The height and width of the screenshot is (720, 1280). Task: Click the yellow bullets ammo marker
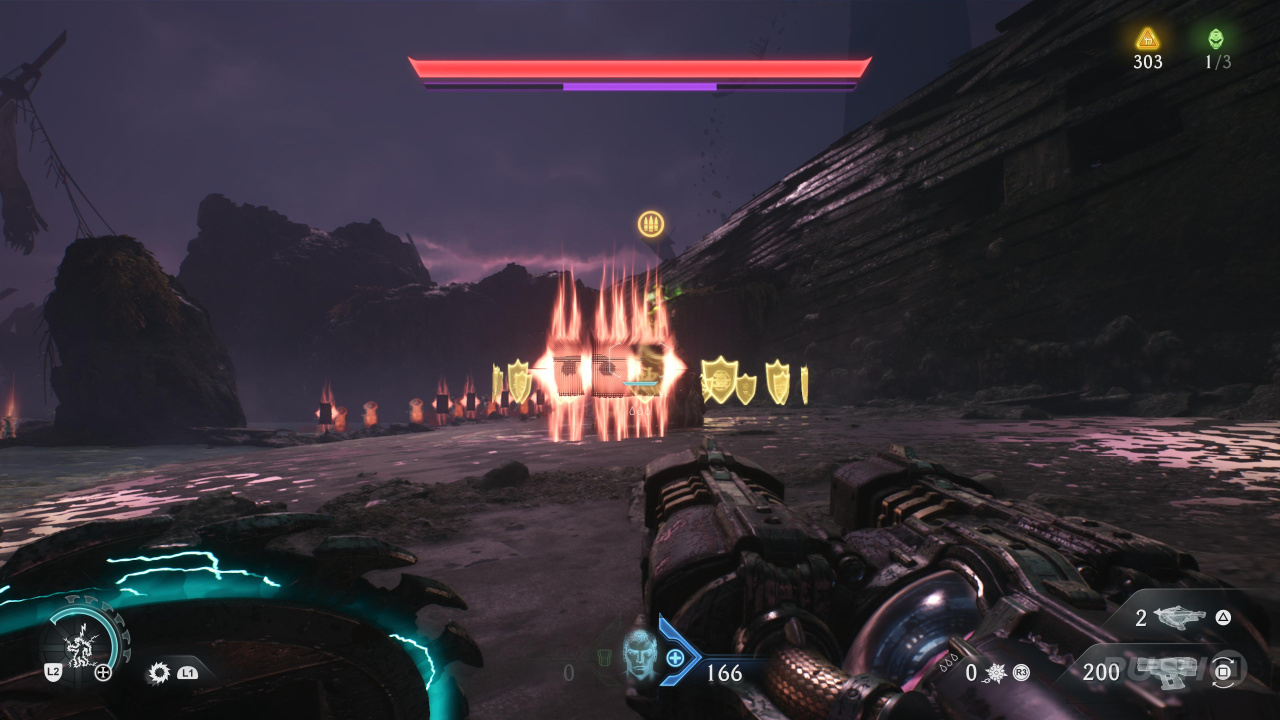[651, 224]
